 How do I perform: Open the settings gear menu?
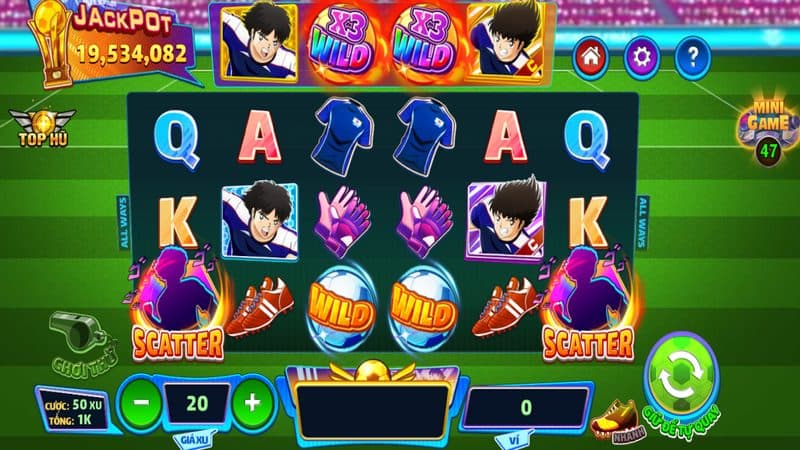click(642, 59)
